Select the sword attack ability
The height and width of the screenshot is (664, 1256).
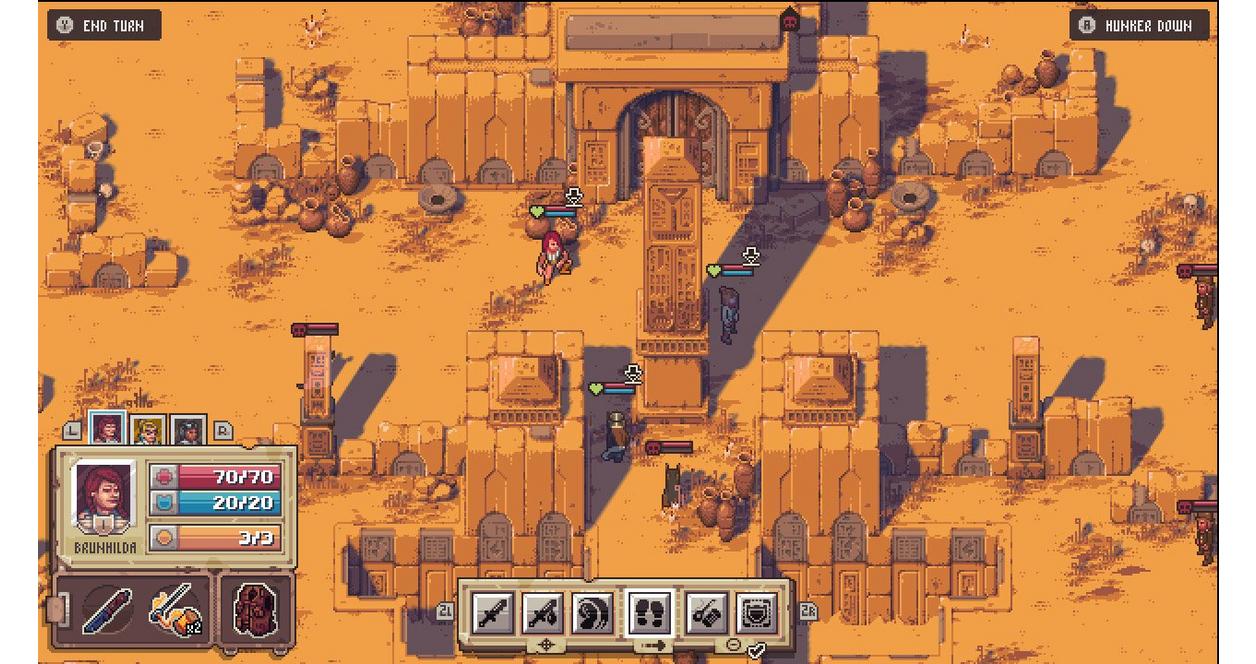[492, 614]
